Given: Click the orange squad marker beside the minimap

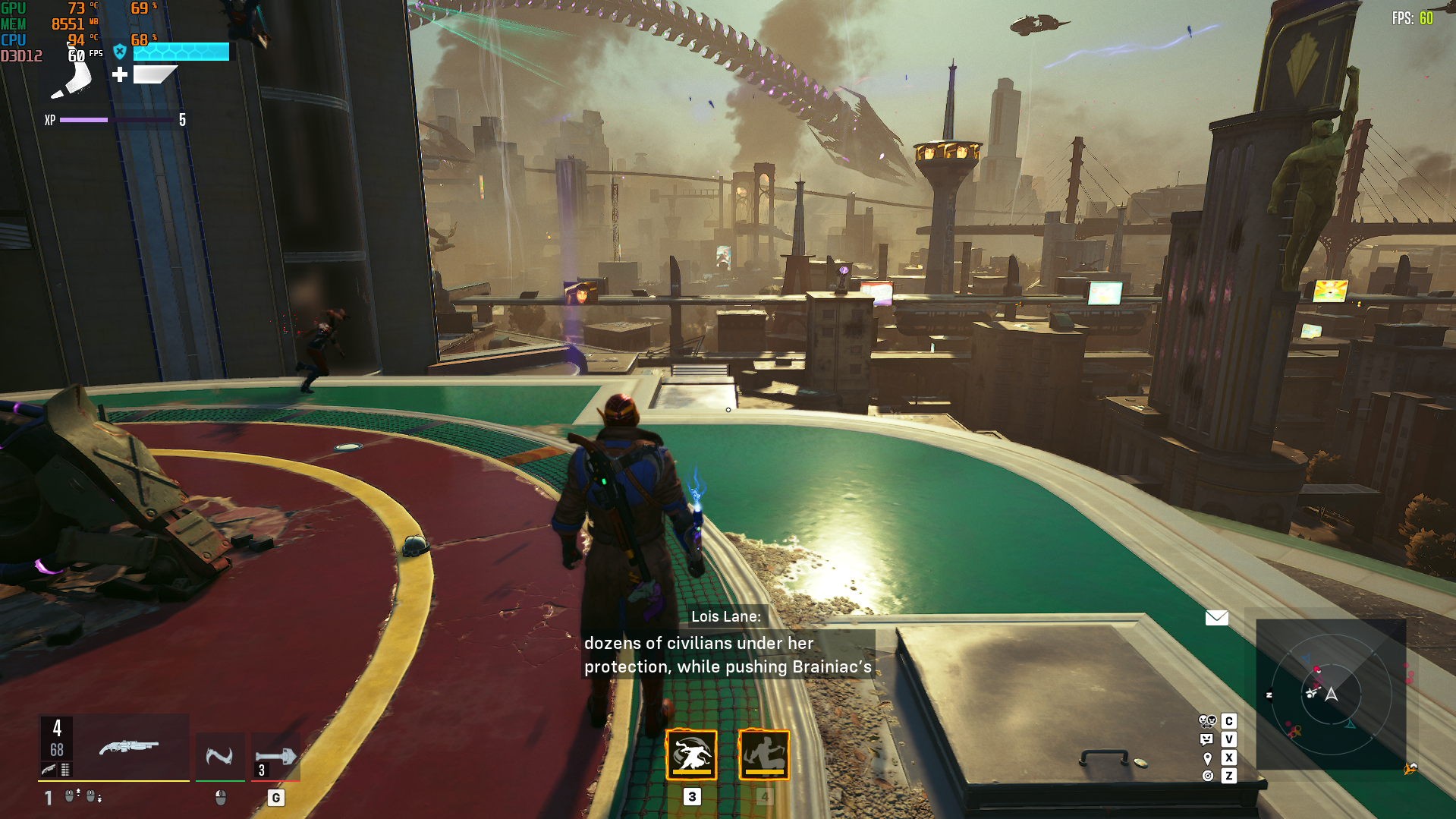Looking at the screenshot, I should pos(1410,769).
